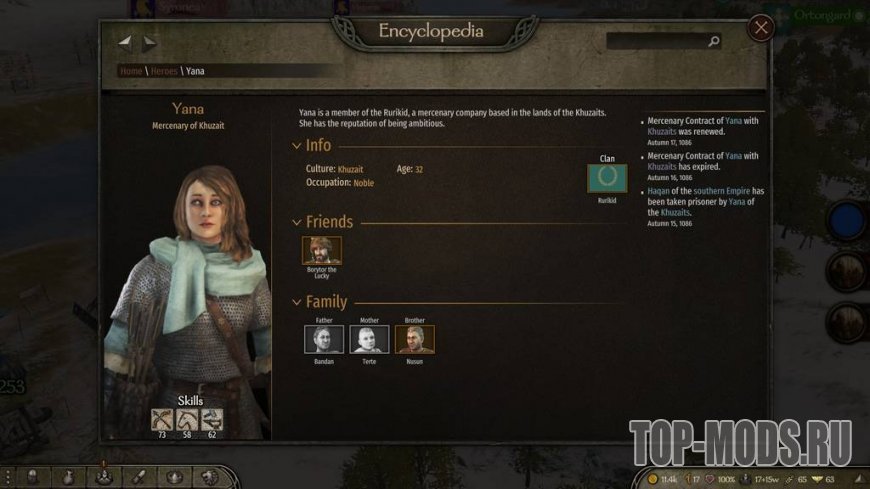870x489 pixels.
Task: Collapse the Info section
Action: coord(296,146)
